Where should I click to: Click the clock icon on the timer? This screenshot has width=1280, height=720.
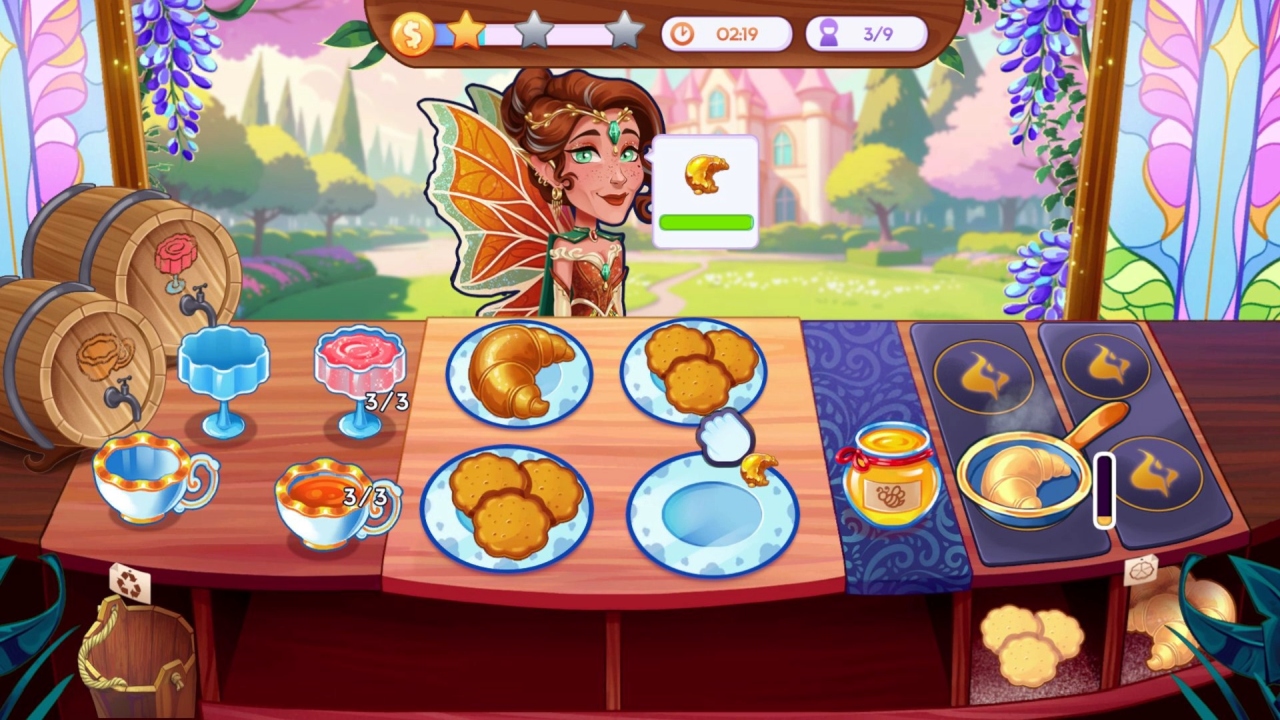point(684,32)
